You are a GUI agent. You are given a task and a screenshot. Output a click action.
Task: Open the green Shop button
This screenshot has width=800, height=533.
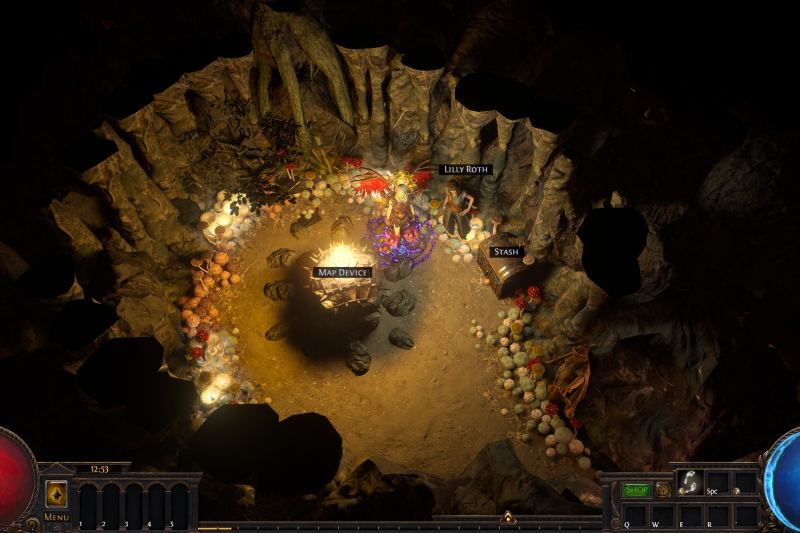[637, 489]
